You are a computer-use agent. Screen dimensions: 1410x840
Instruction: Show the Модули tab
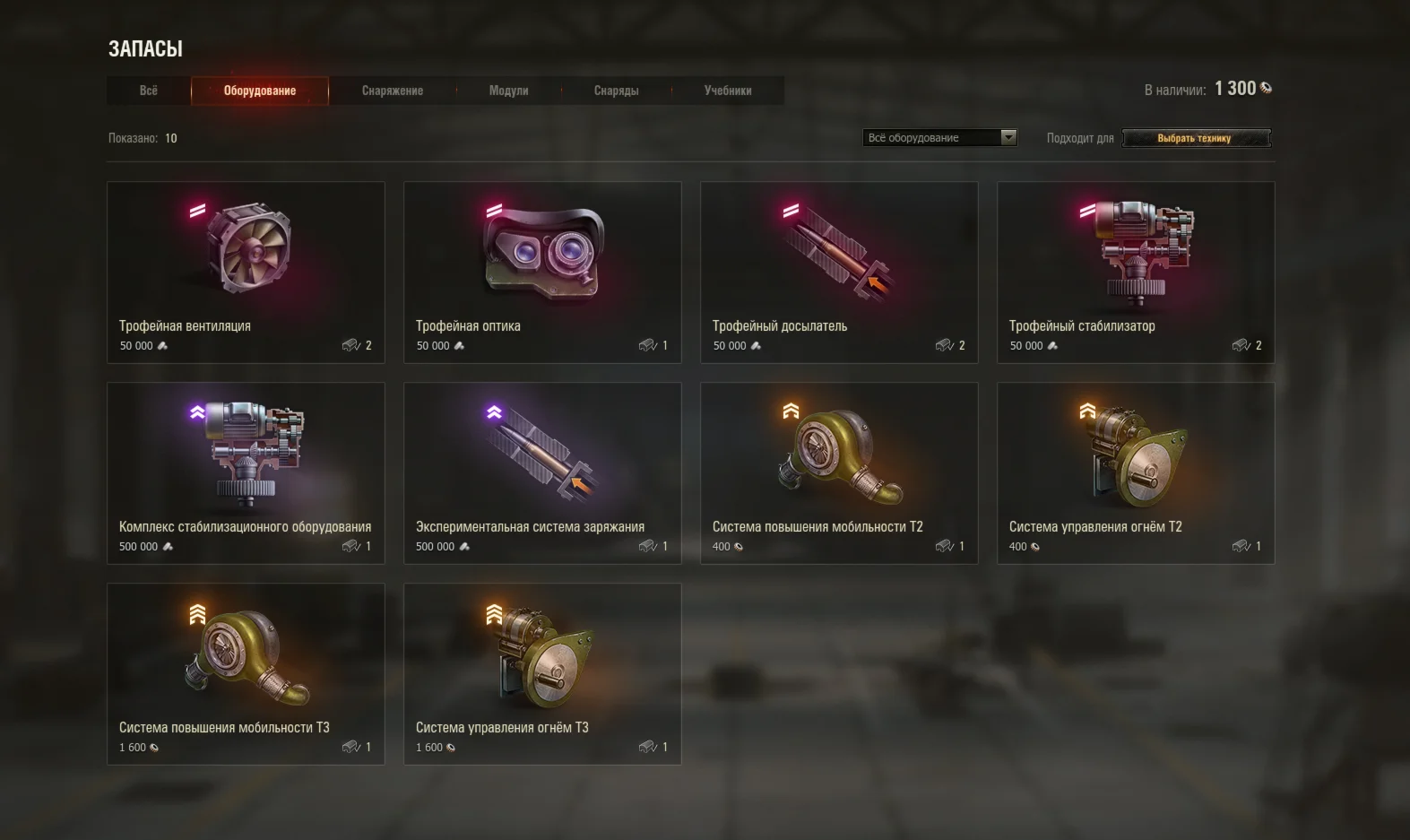click(x=508, y=91)
